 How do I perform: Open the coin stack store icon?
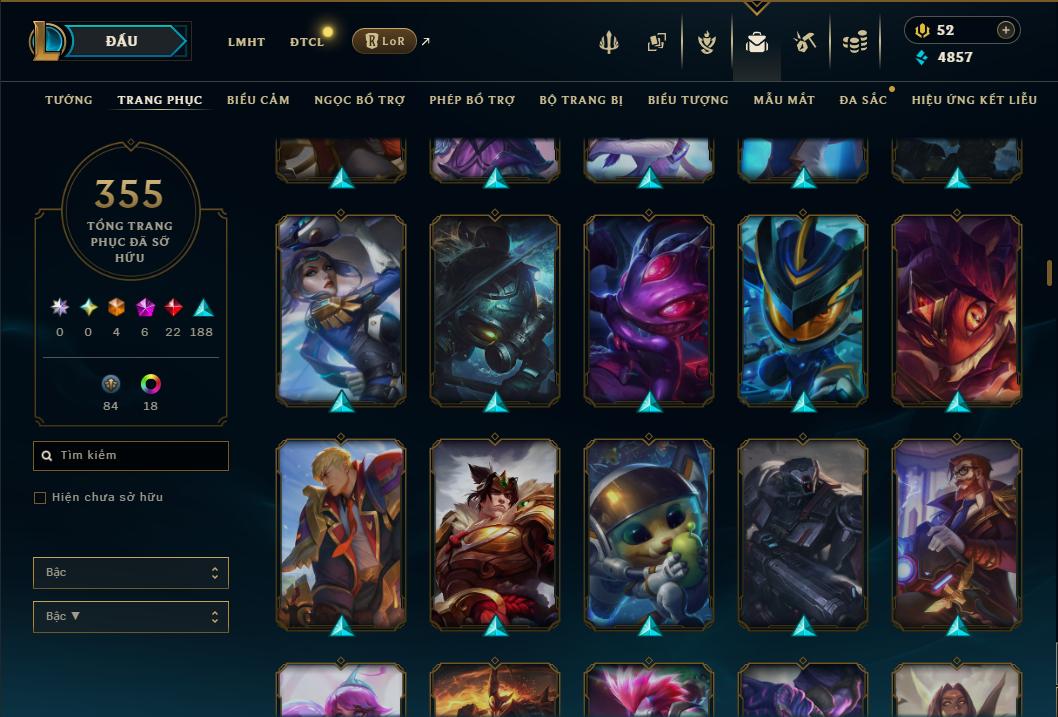click(x=854, y=42)
